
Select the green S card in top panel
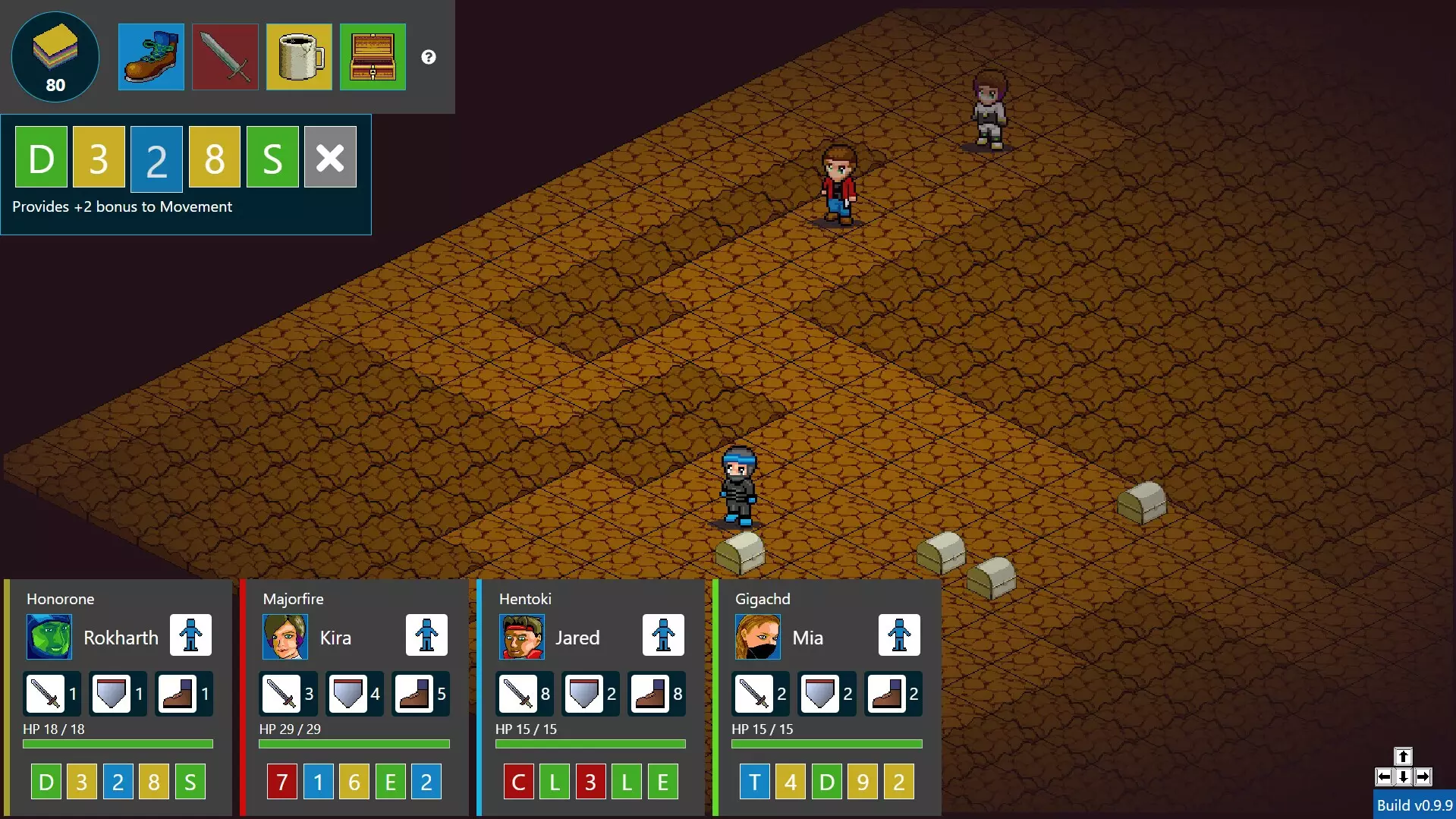(272, 157)
